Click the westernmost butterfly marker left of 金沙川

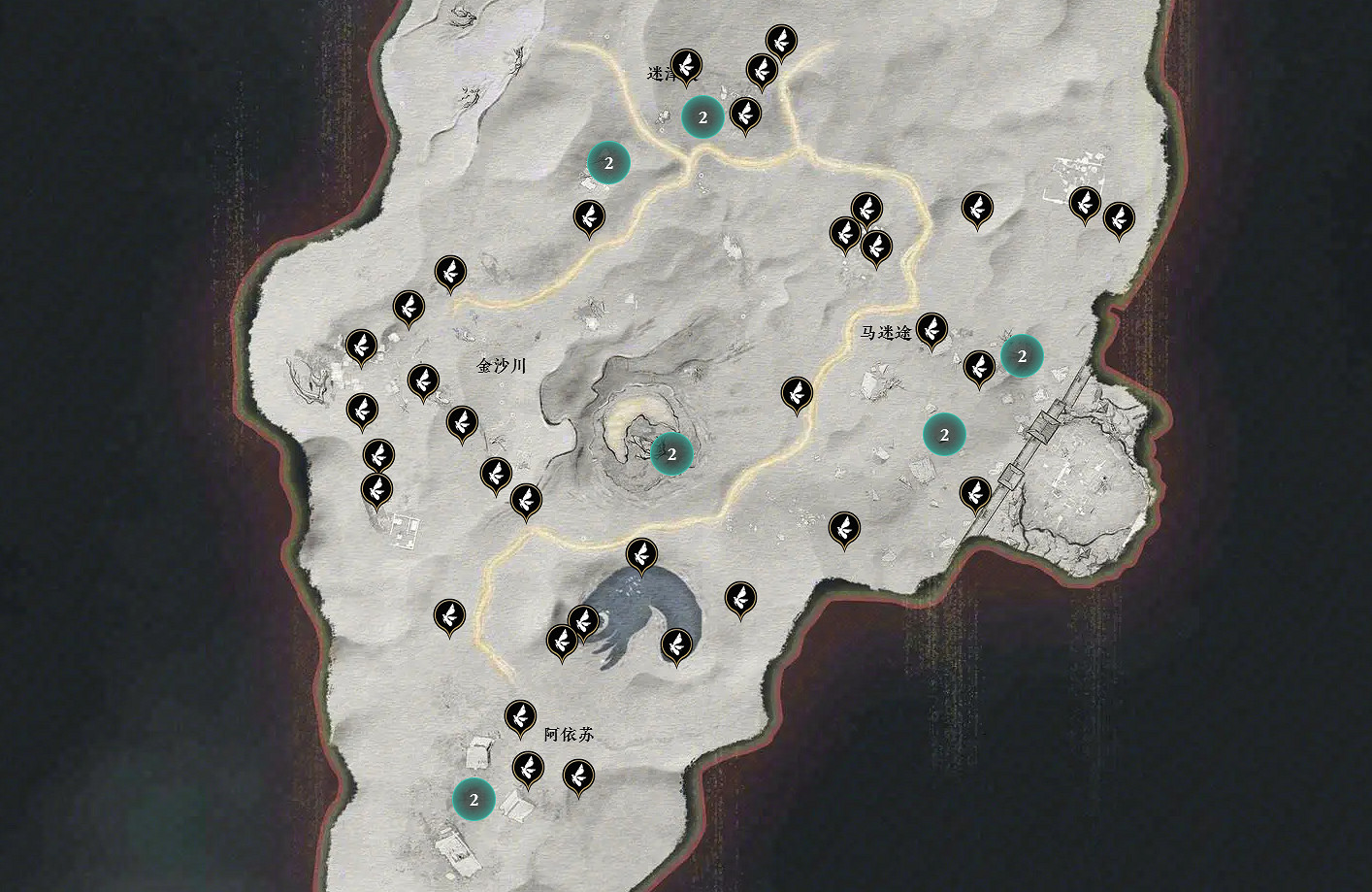pos(360,345)
